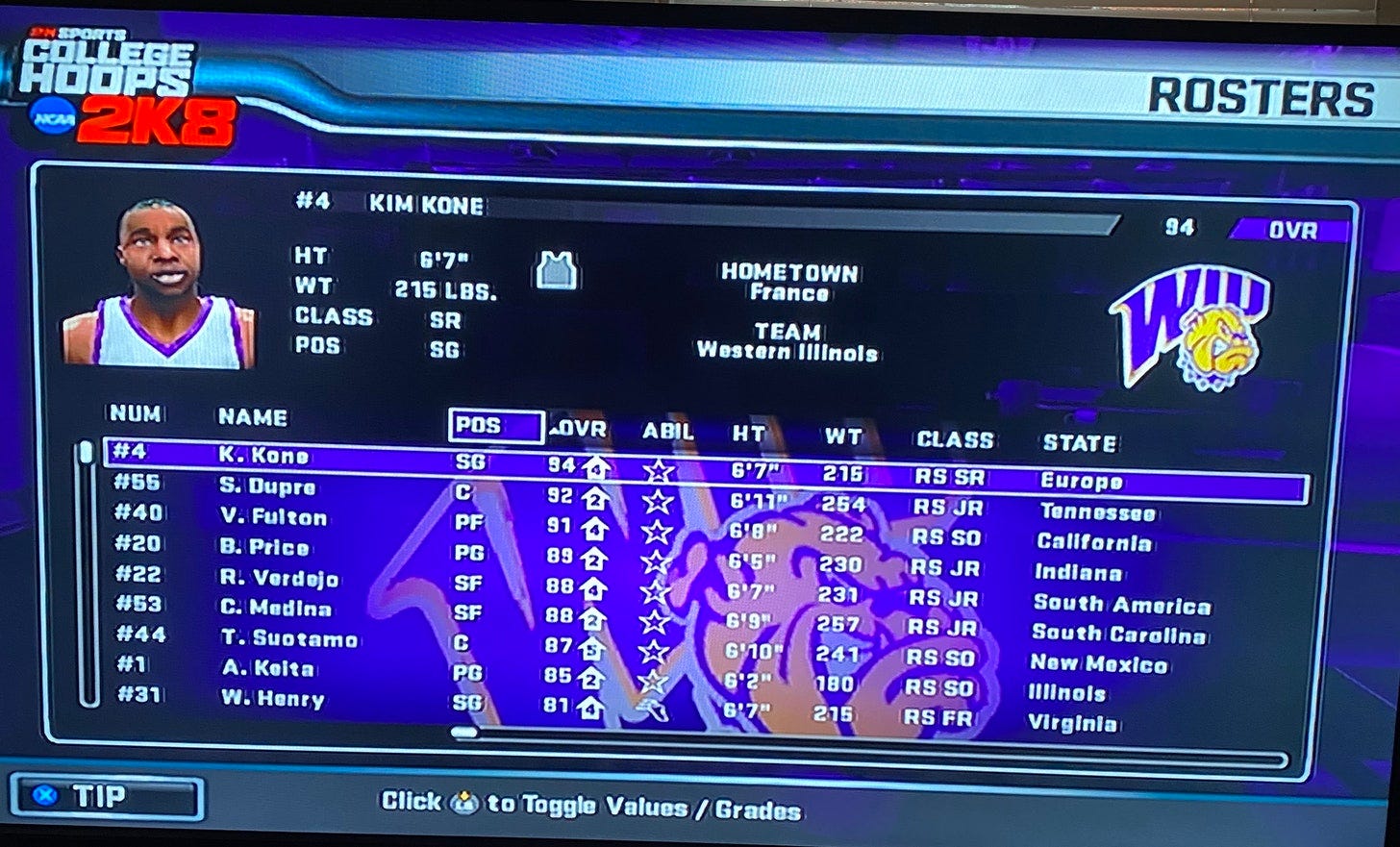Select R. Verdejo's roster entry
The image size is (1400, 847).
[x=279, y=579]
